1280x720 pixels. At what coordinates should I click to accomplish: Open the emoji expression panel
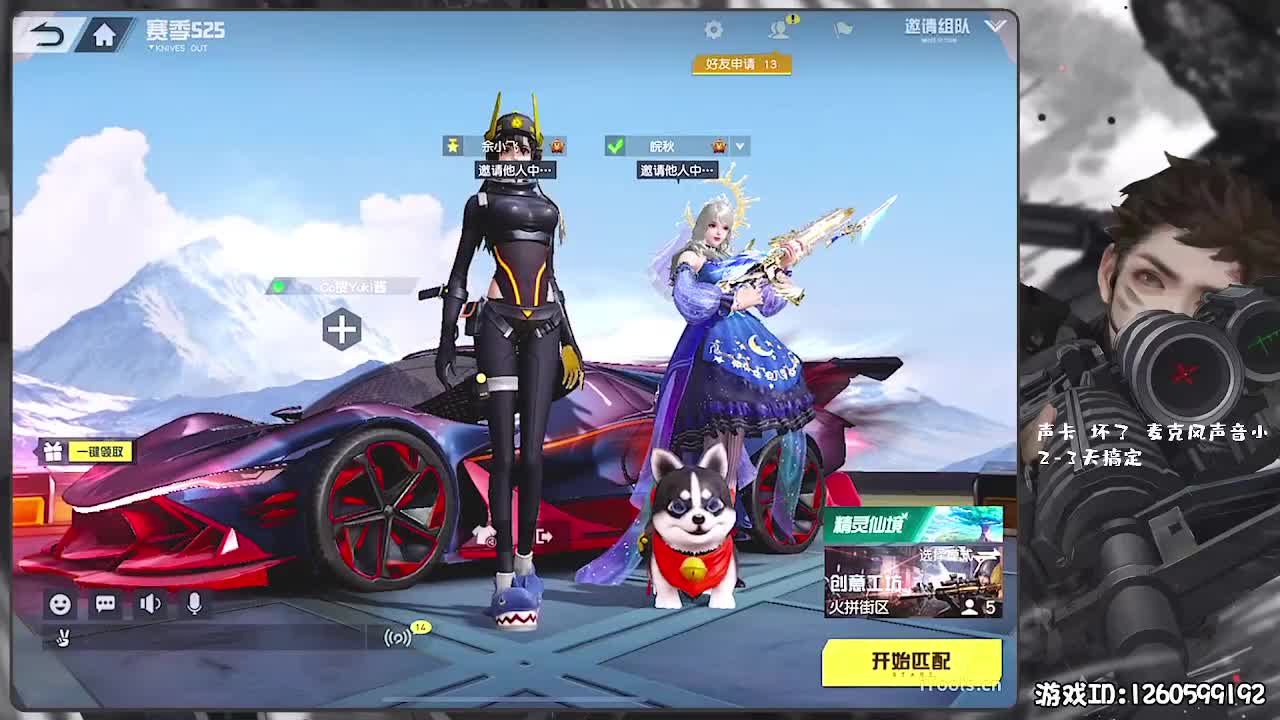[x=59, y=603]
